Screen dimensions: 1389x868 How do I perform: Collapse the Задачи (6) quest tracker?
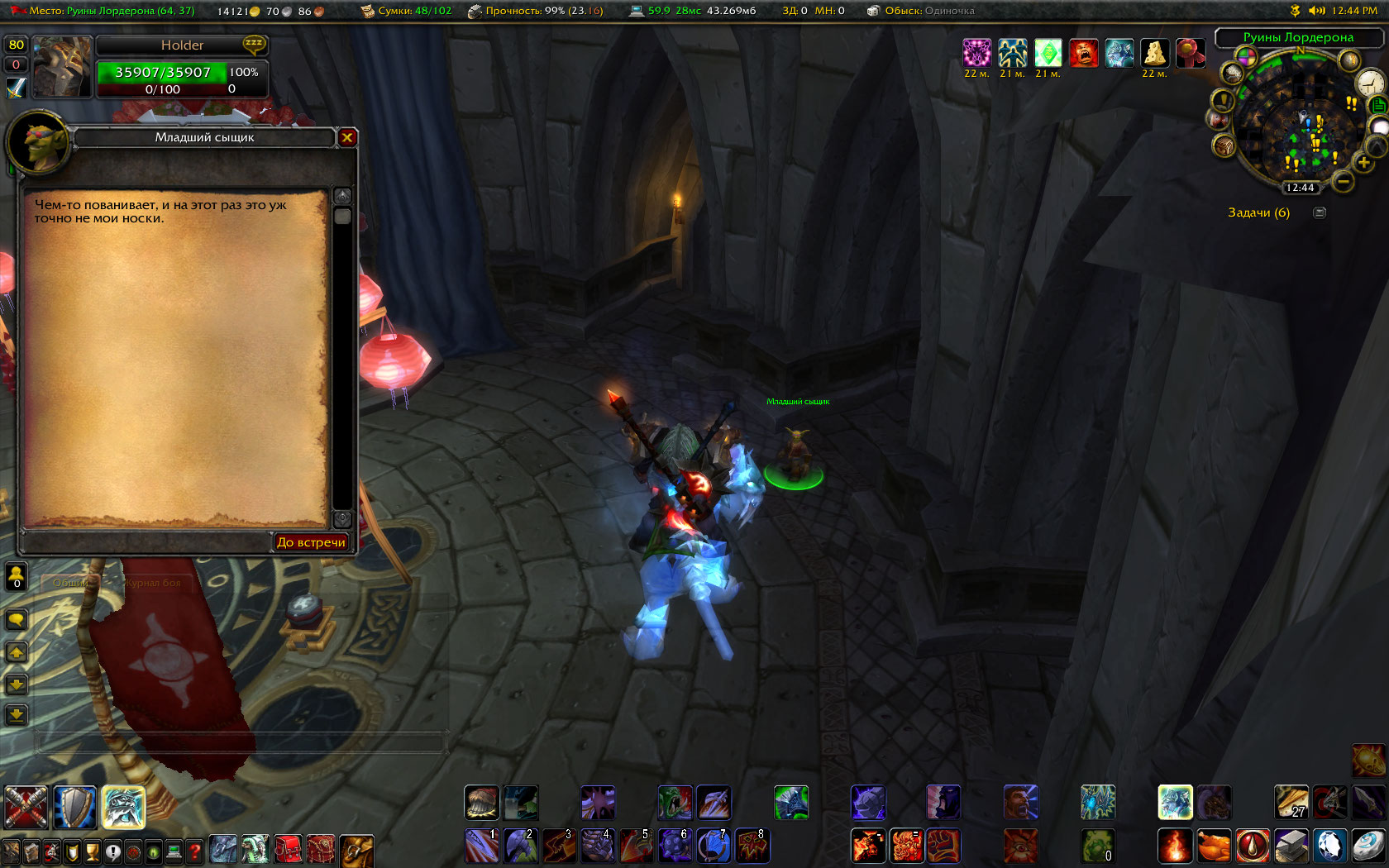tap(1320, 213)
